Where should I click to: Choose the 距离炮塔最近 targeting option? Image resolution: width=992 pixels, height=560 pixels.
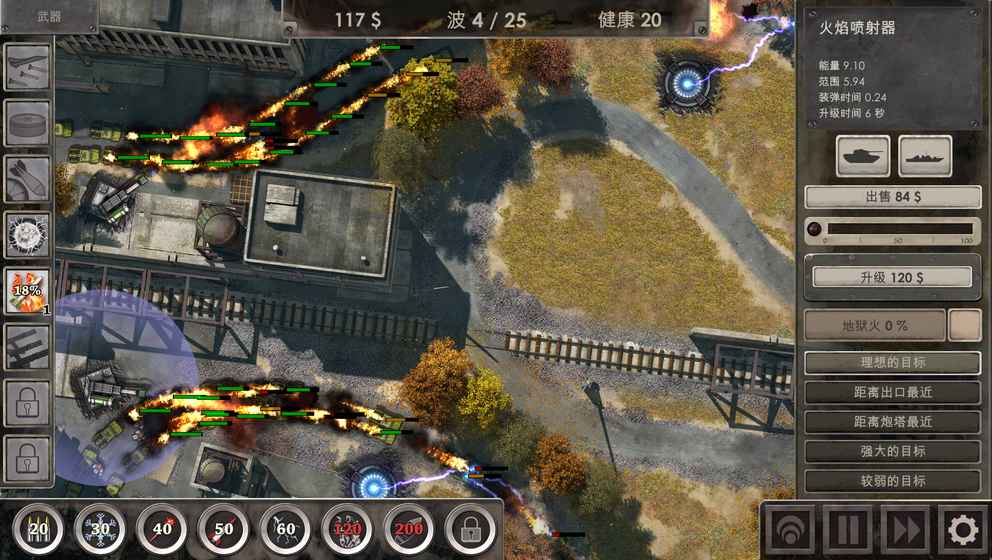pyautogui.click(x=892, y=422)
